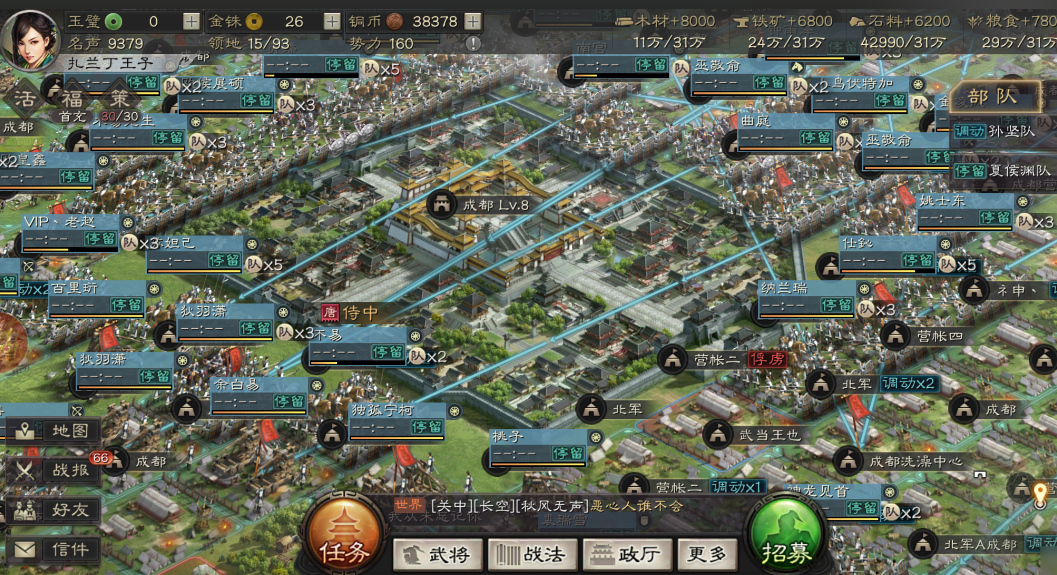This screenshot has height=575, width=1057.
Task: Select the 孙坚队 troop entry
Action: click(x=1003, y=131)
